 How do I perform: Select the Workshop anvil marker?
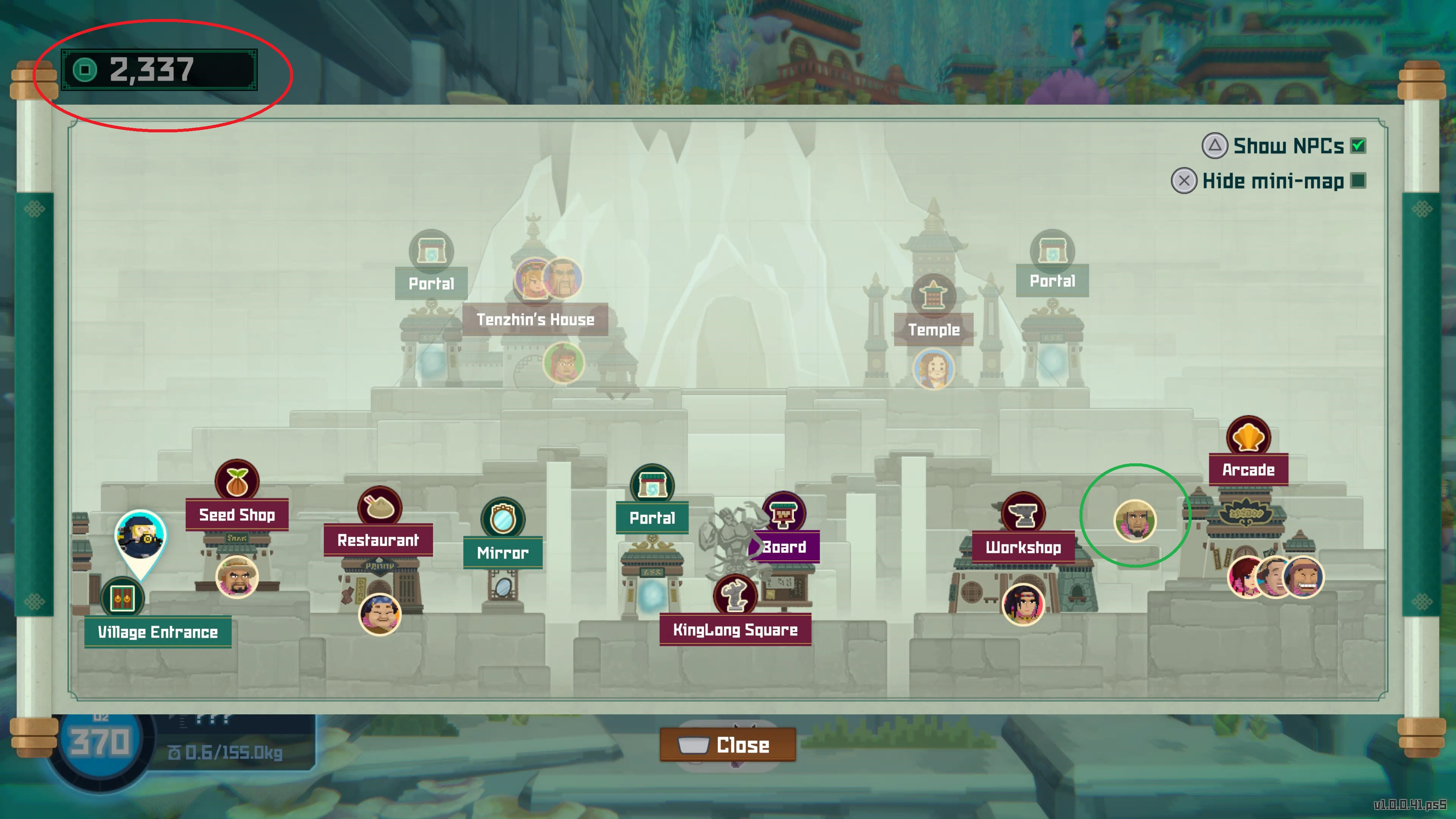(x=1023, y=514)
